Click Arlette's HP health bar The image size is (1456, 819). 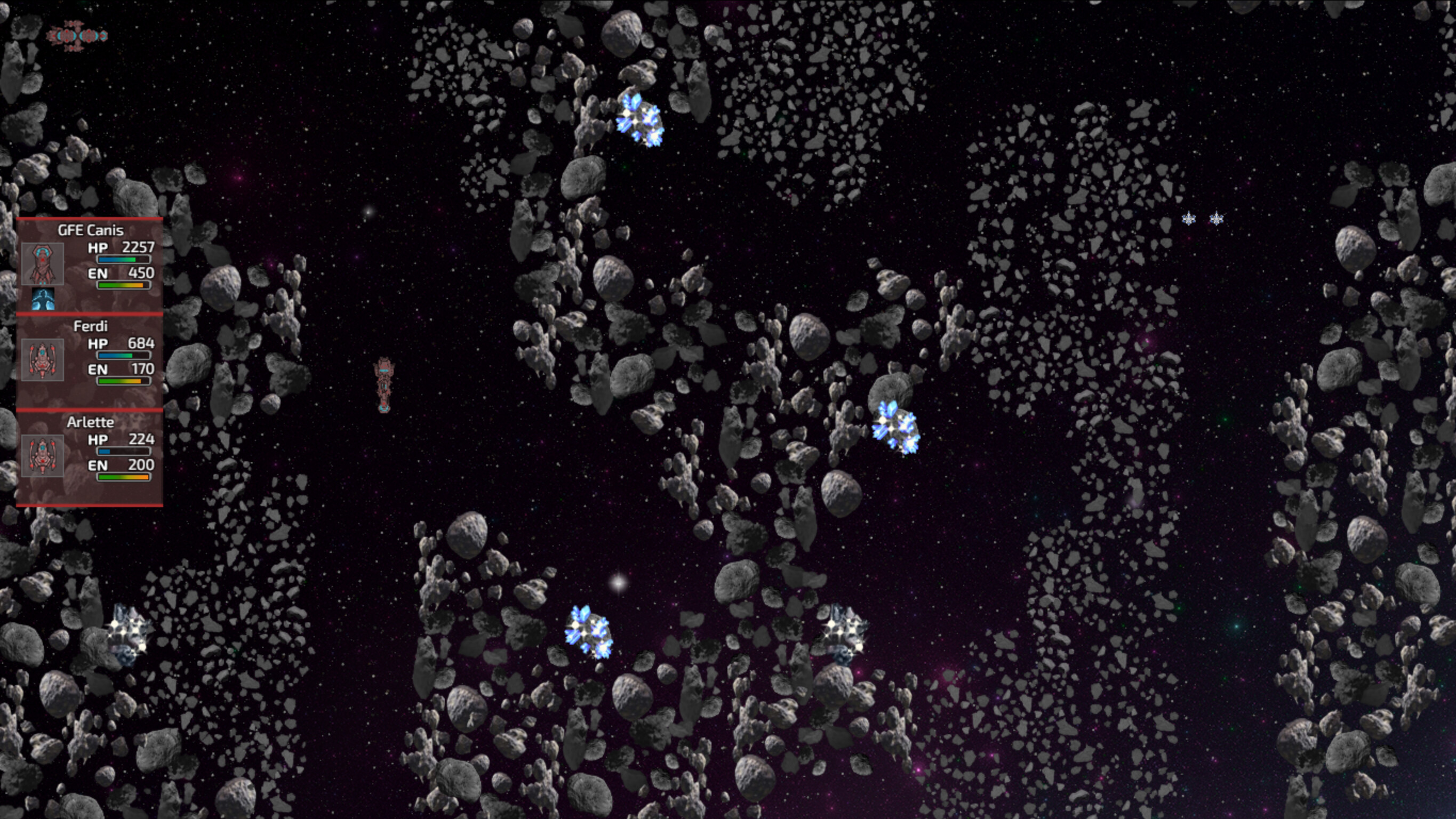click(123, 452)
